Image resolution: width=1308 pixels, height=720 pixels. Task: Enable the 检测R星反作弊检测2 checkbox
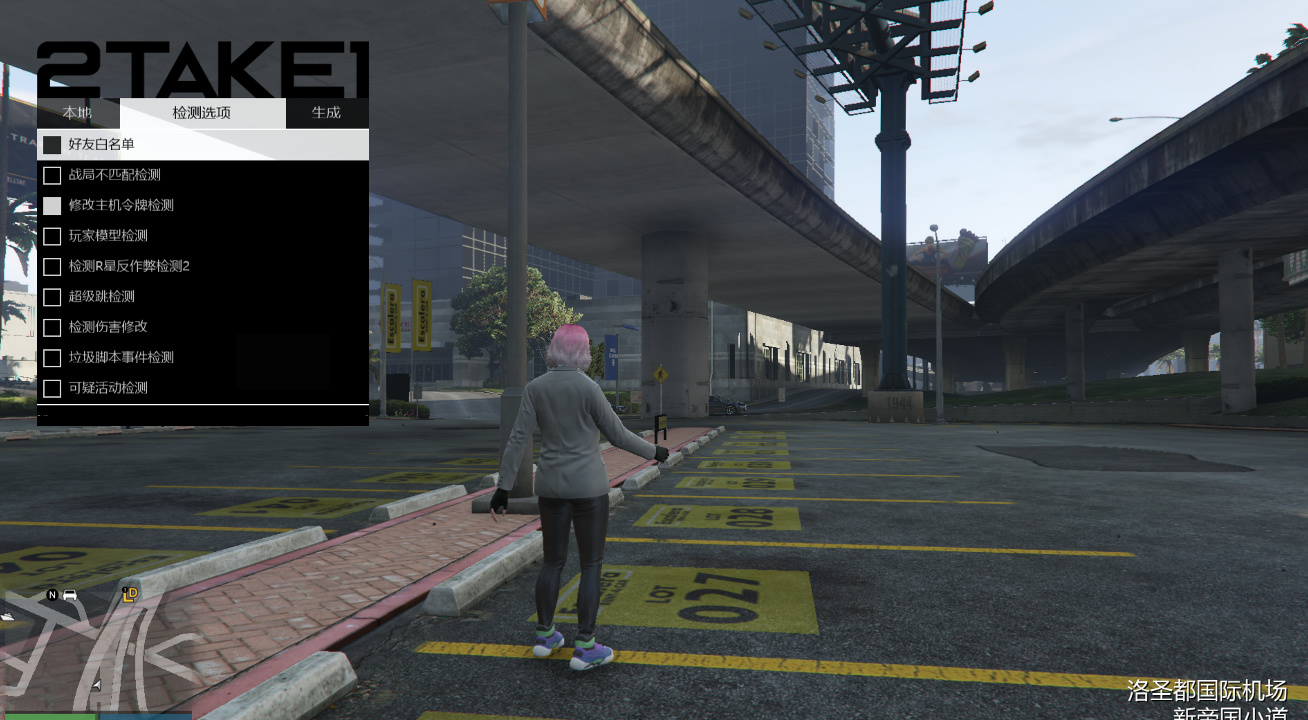tap(53, 266)
